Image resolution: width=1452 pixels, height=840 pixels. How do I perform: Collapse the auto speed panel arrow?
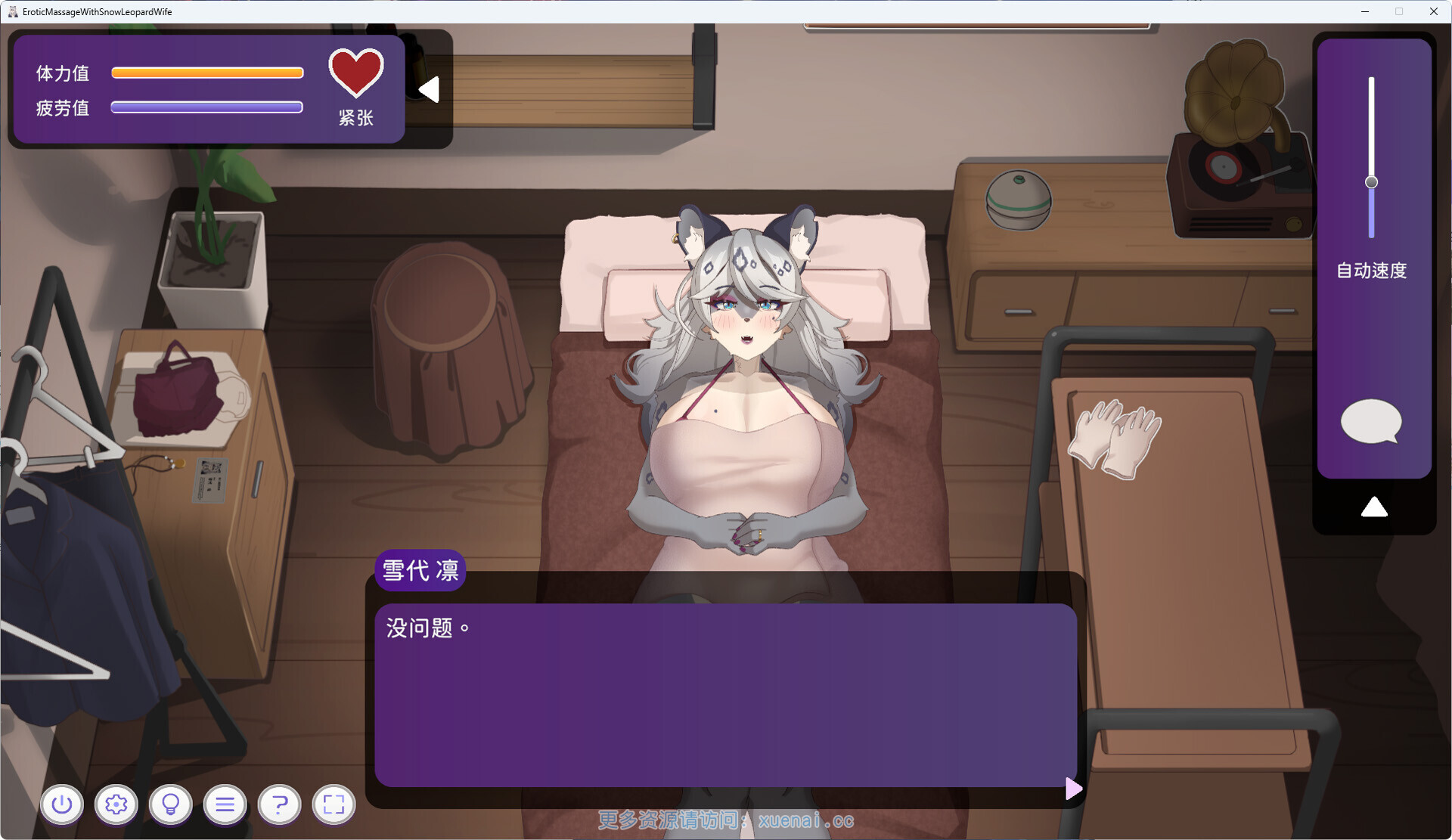[x=1373, y=507]
